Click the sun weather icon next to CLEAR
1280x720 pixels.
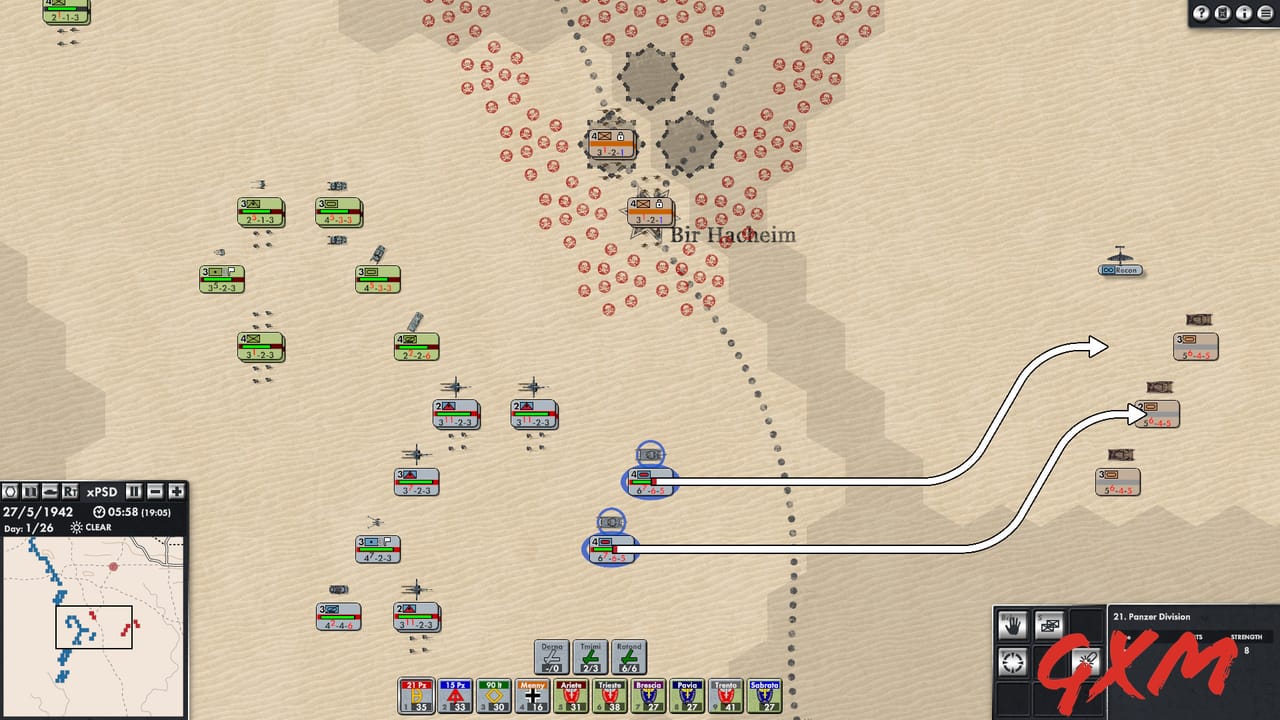pos(78,527)
